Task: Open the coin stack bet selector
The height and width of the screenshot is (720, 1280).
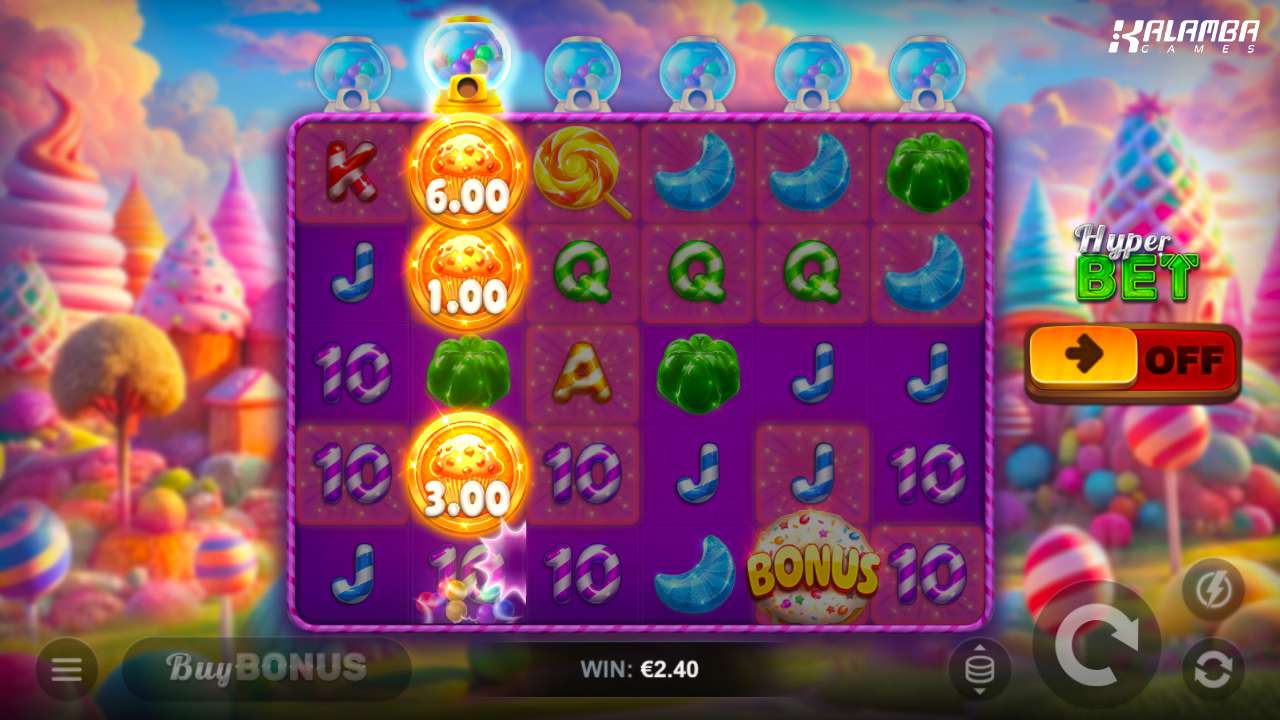Action: coord(979,669)
